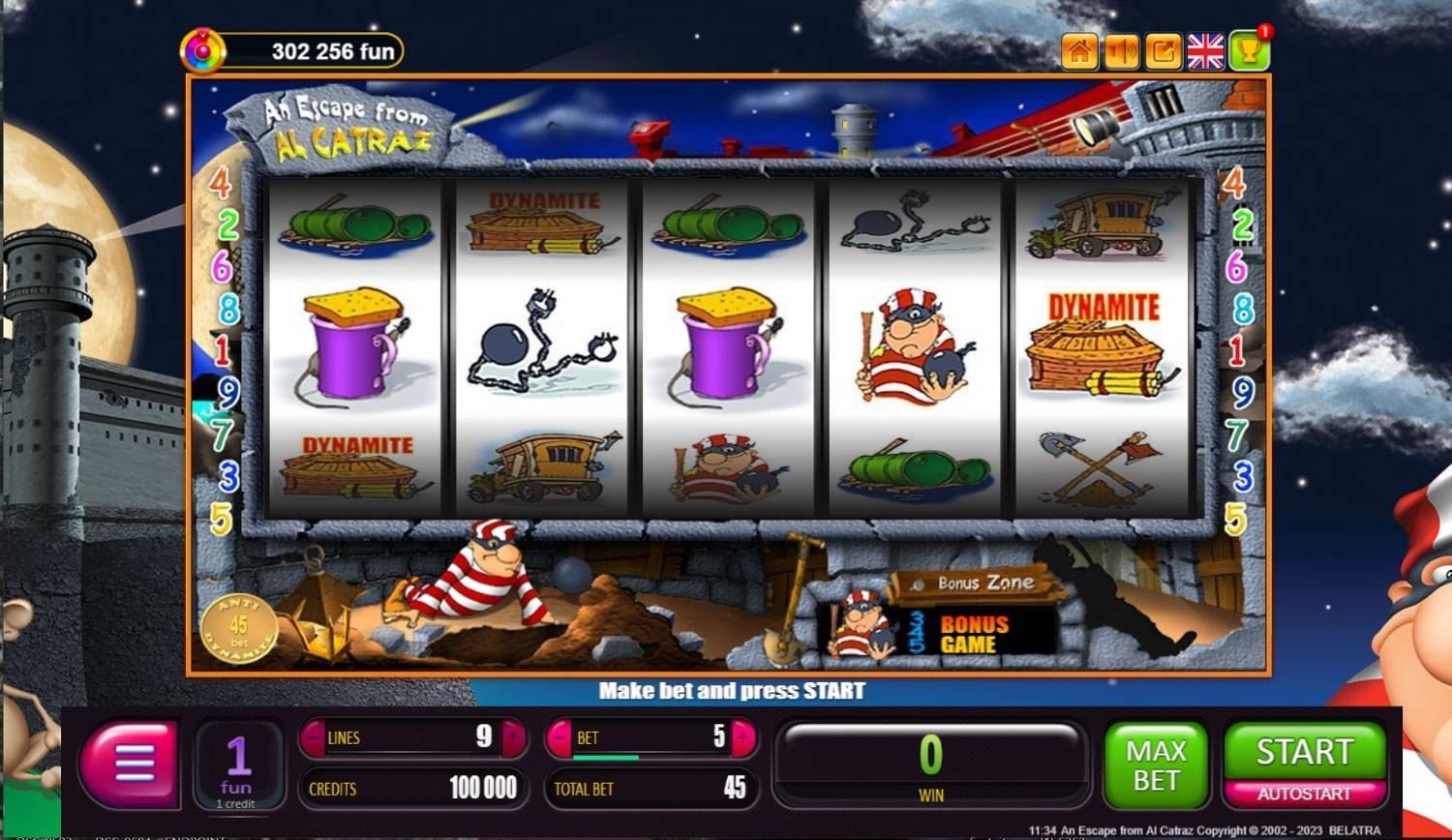
Task: Lower the bet per line
Action: [x=560, y=738]
